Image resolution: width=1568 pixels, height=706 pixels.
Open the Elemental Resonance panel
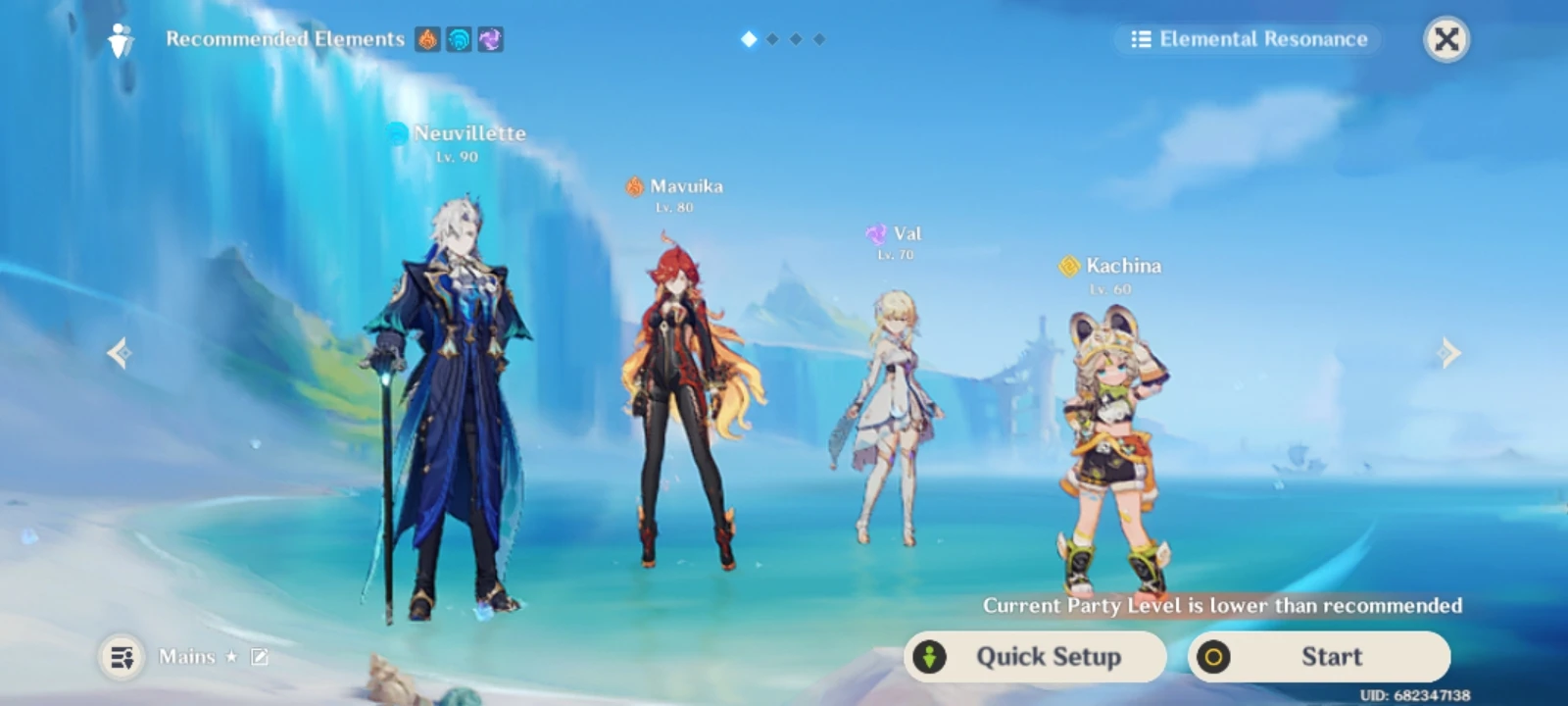pyautogui.click(x=1247, y=39)
